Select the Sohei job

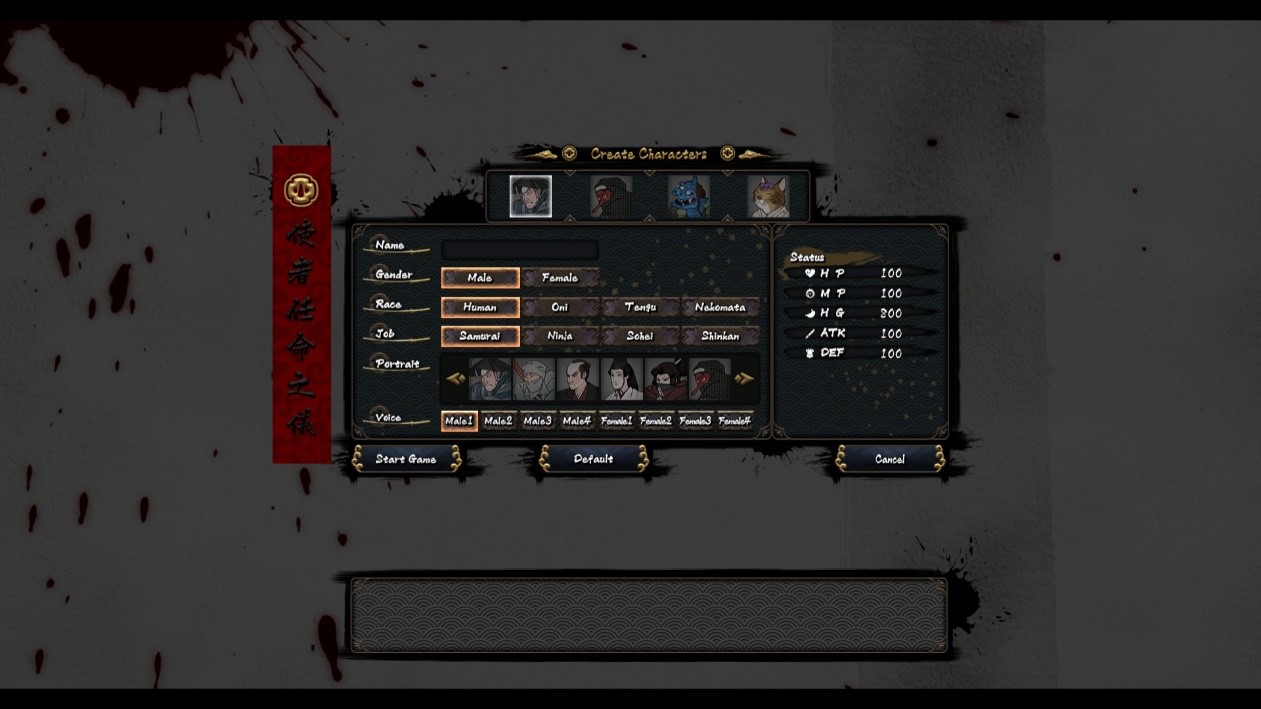pos(640,336)
